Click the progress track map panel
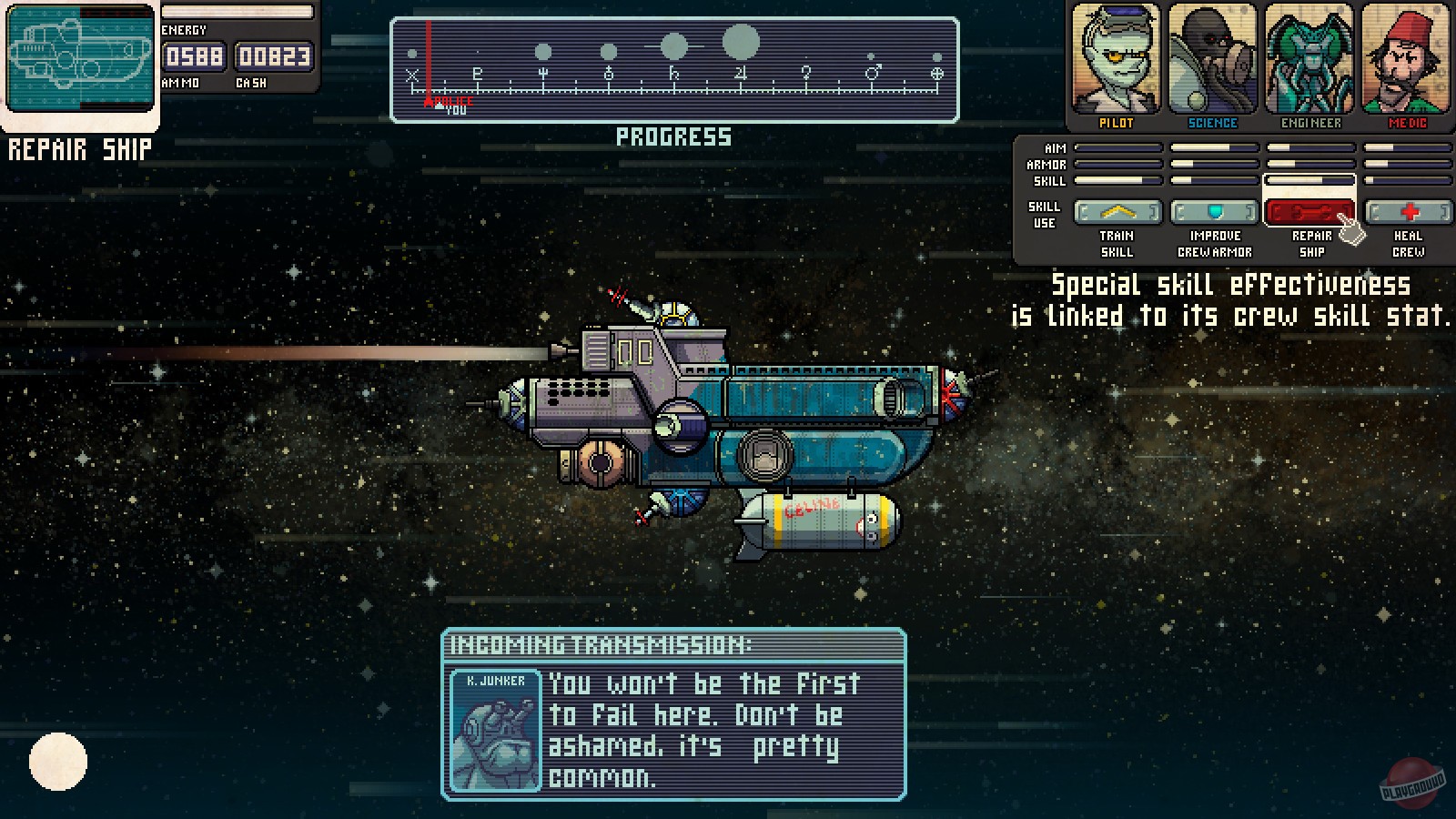1456x819 pixels. (x=674, y=70)
